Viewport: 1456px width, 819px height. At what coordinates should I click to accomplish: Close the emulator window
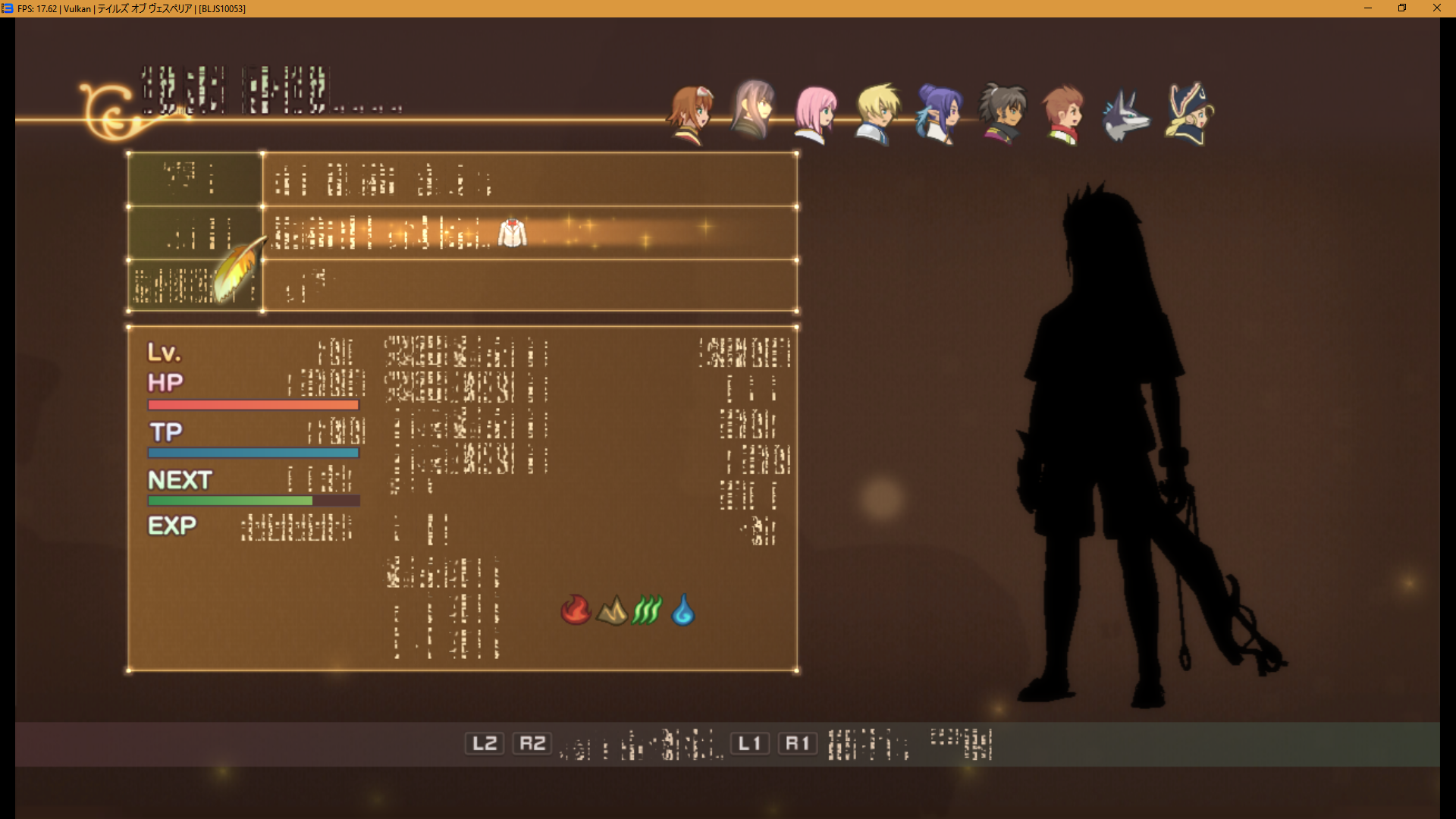point(1437,8)
